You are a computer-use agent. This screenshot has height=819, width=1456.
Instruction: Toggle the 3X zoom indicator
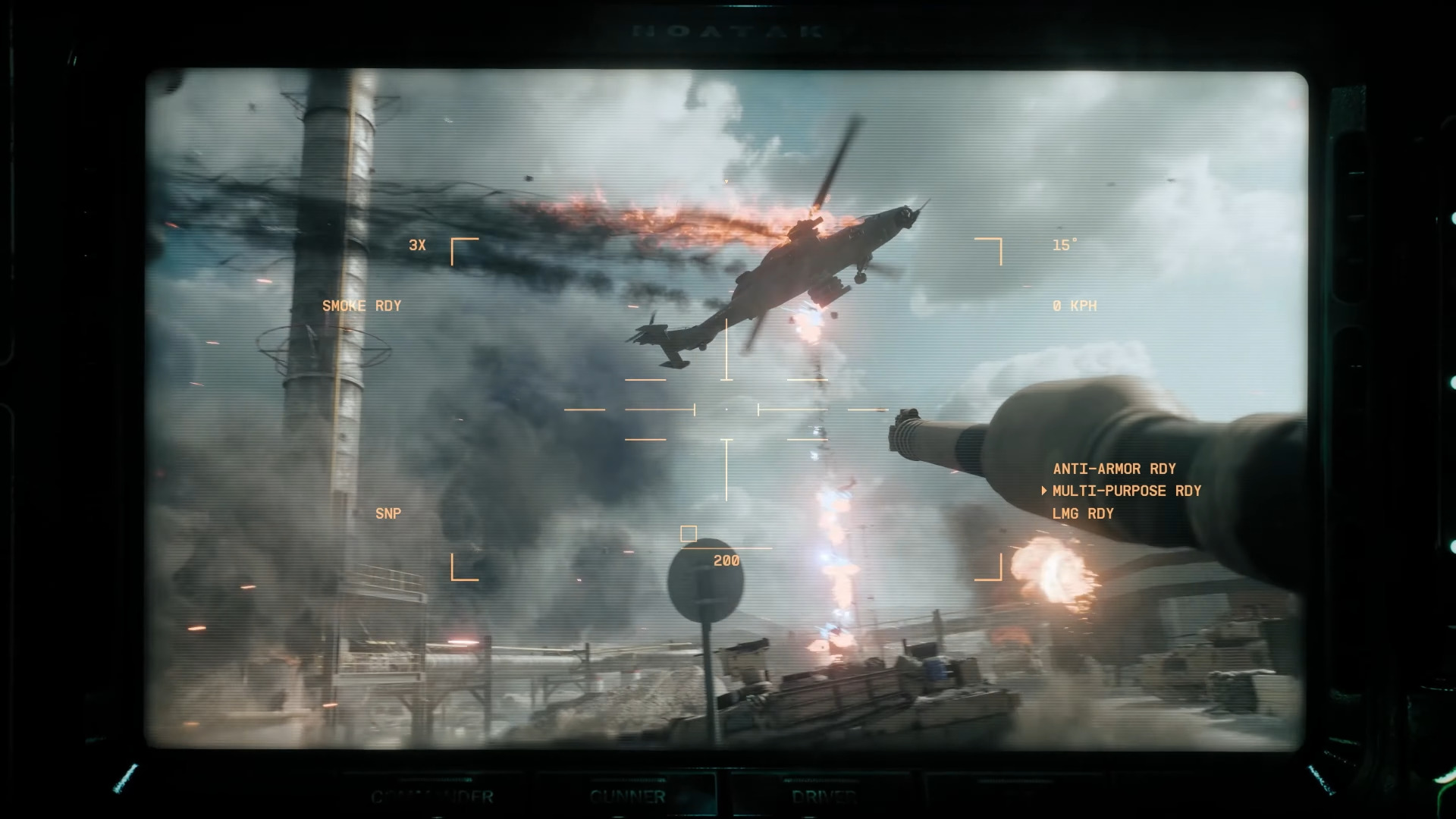(x=417, y=246)
